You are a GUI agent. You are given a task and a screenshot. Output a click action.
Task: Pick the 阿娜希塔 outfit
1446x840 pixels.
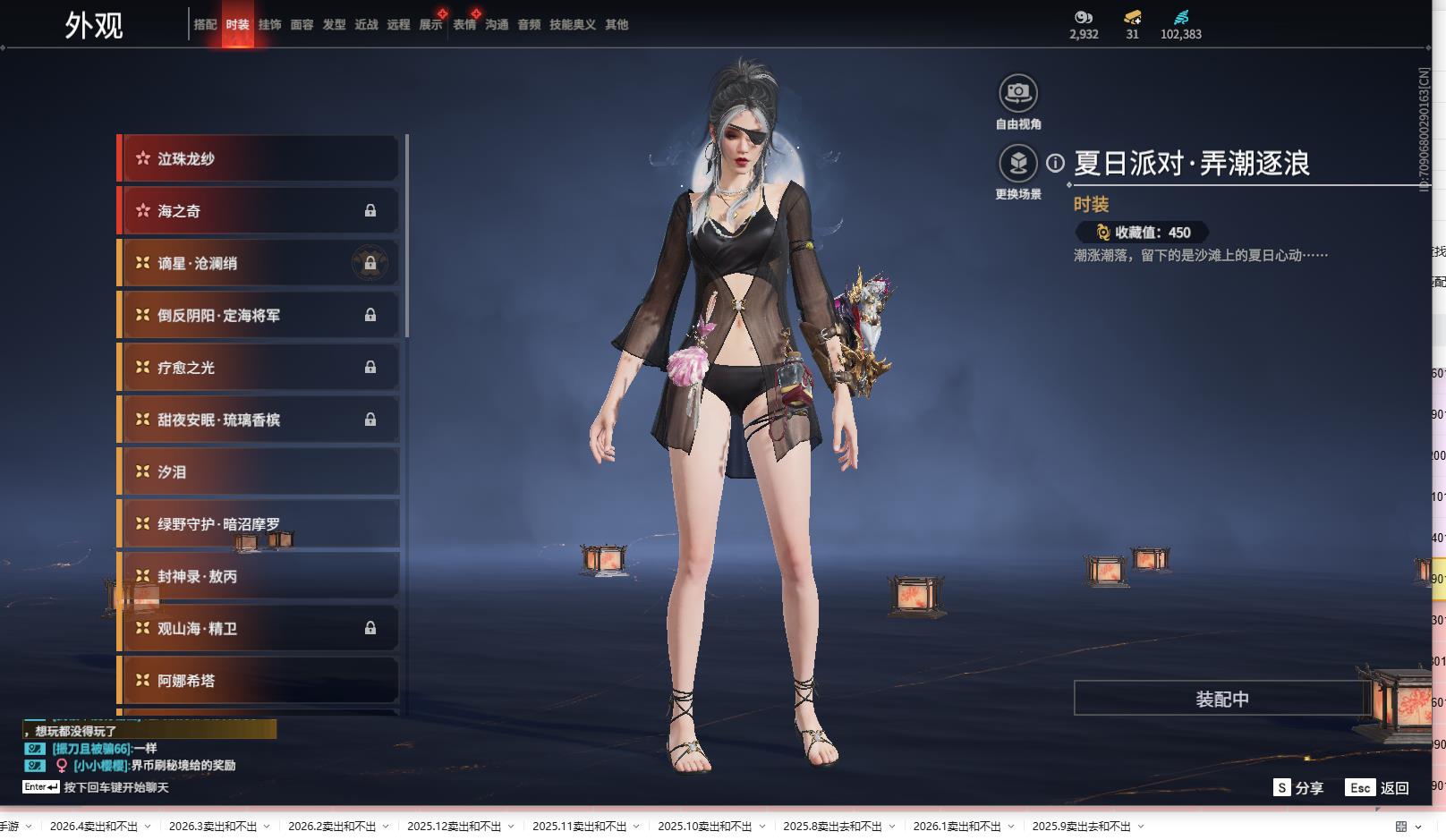point(259,681)
